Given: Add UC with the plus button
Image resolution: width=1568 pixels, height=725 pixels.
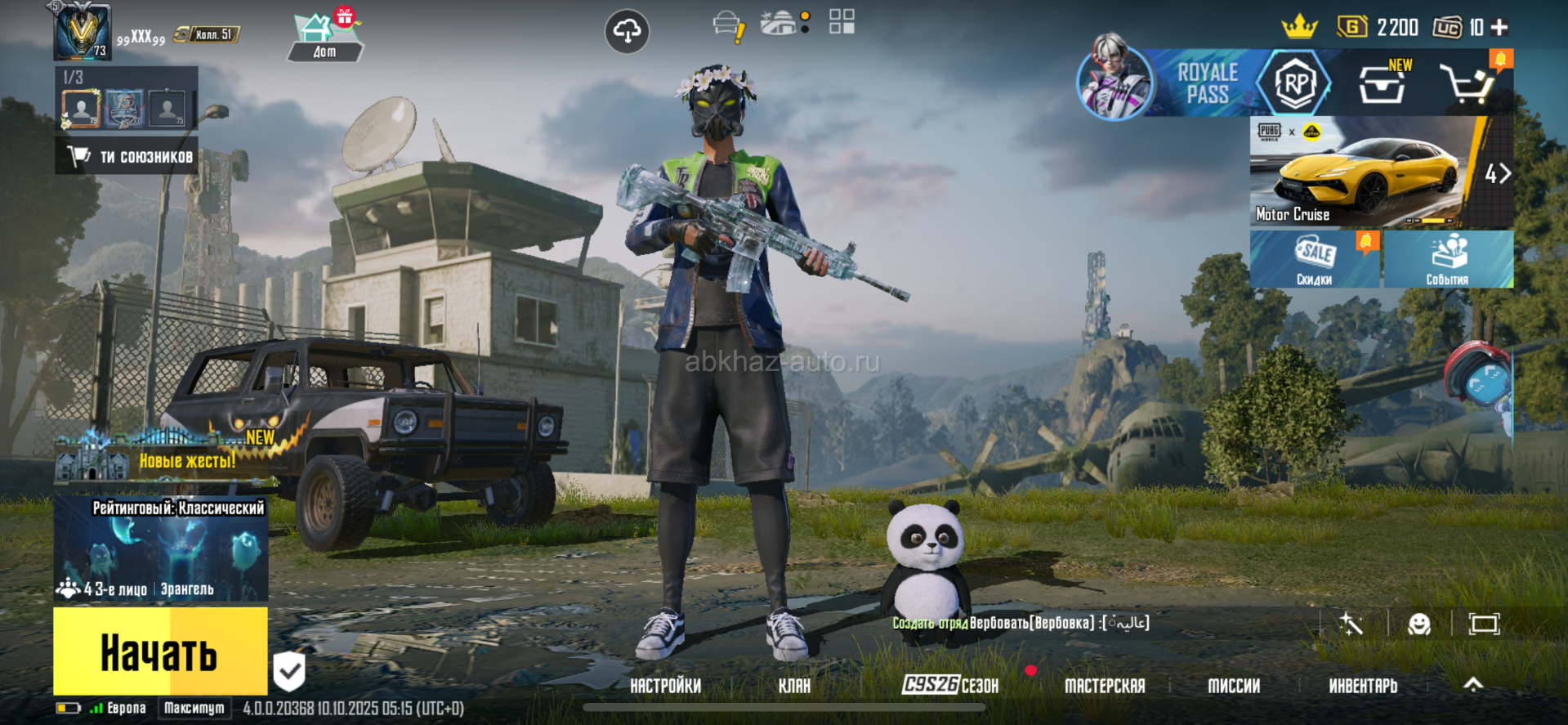Looking at the screenshot, I should (x=1499, y=28).
